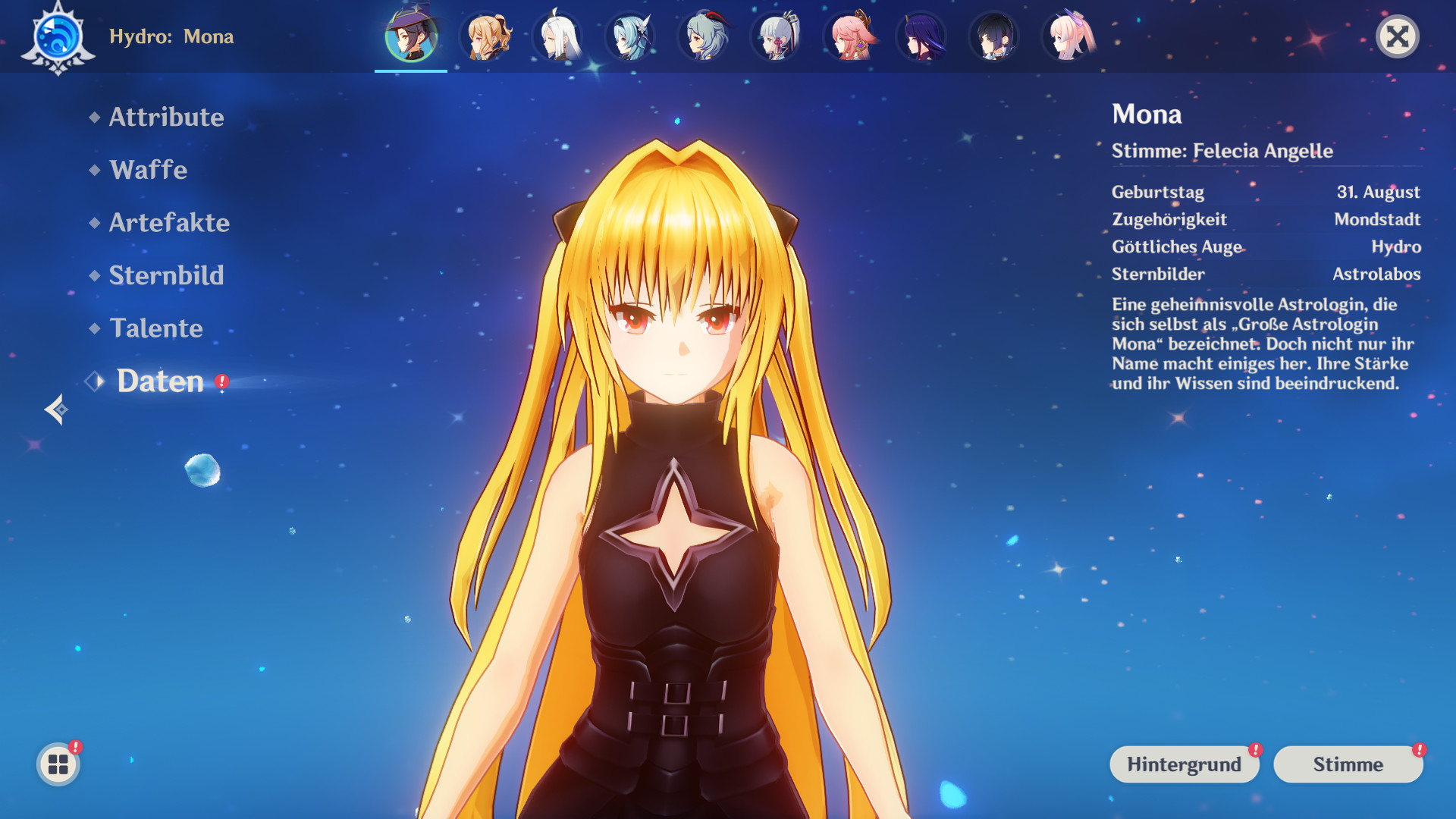1456x819 pixels.
Task: Select the last pink-haired character portrait
Action: coord(1069,35)
